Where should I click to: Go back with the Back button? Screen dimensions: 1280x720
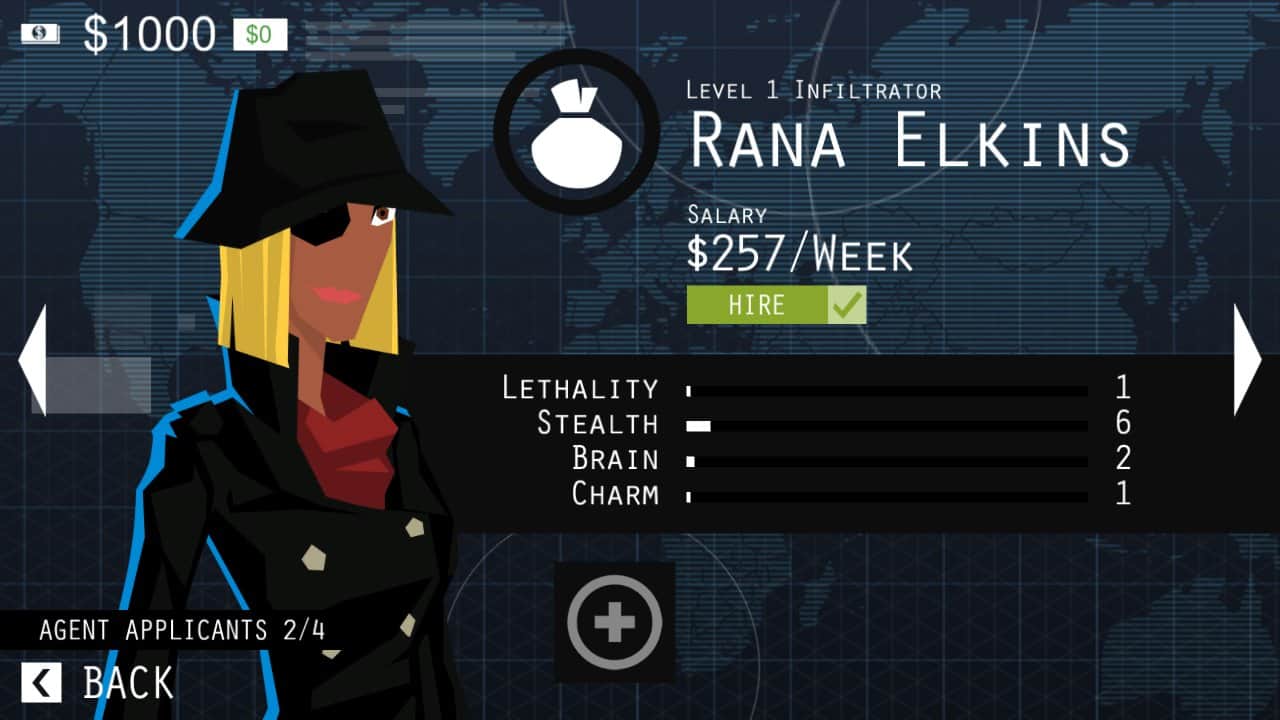(98, 683)
